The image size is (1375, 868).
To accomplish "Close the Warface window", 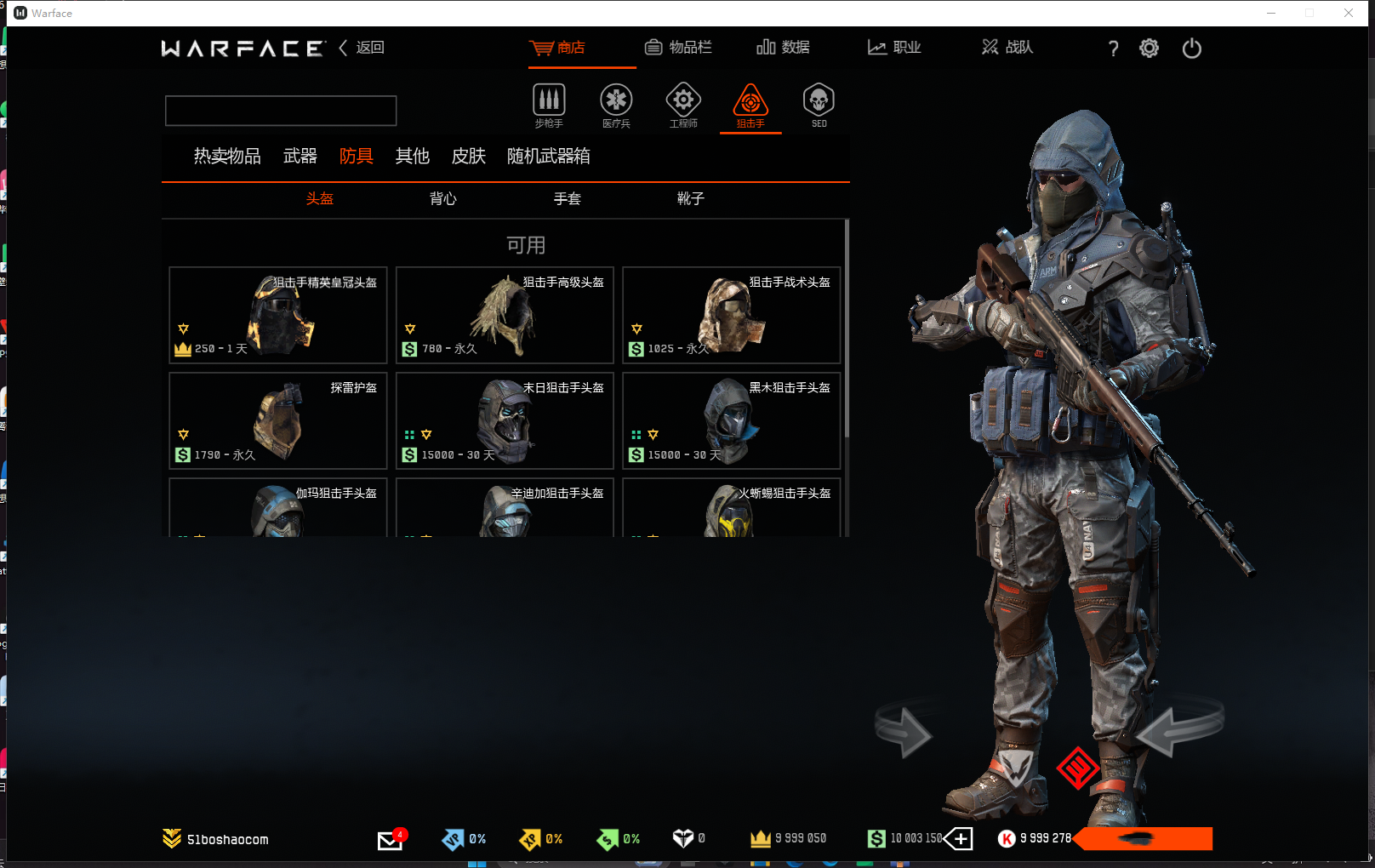I will coord(1349,13).
